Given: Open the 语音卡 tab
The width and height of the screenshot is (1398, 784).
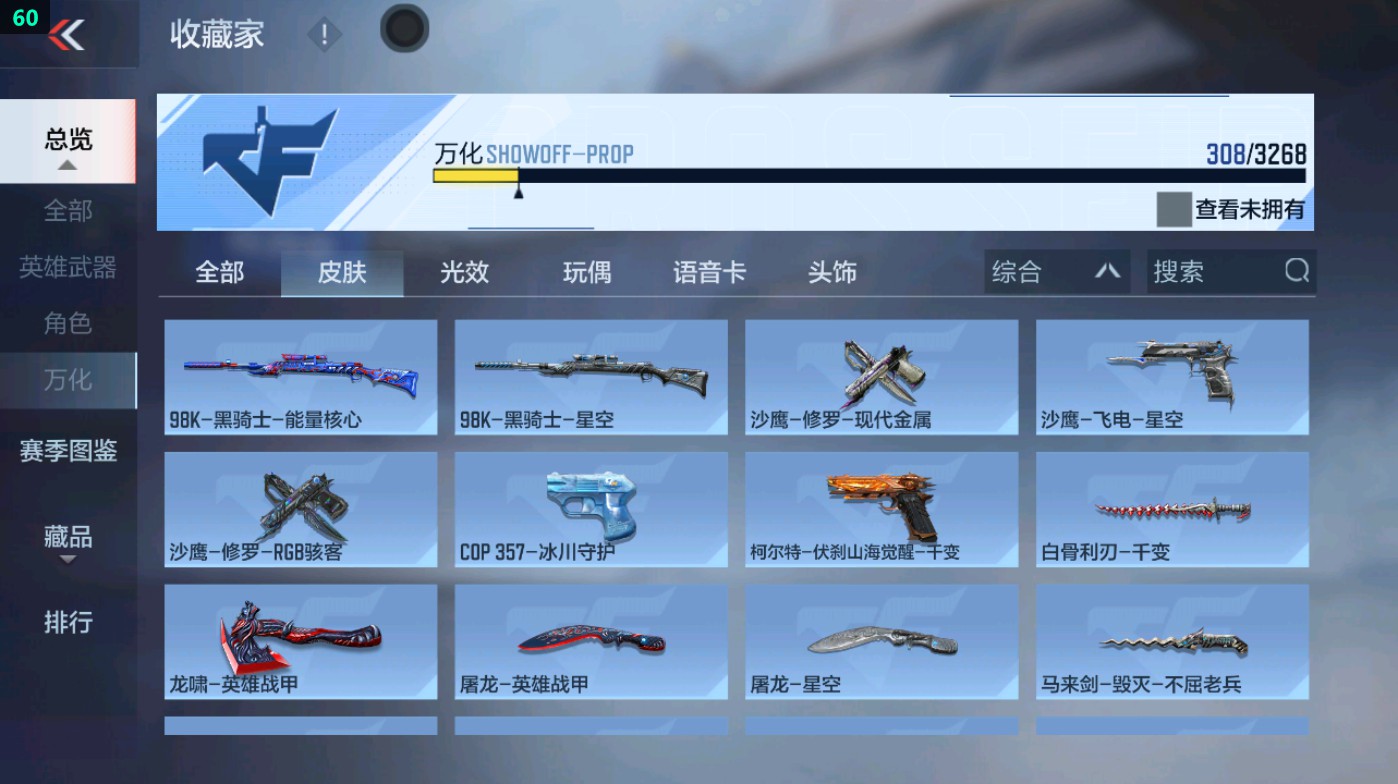Looking at the screenshot, I should [709, 271].
